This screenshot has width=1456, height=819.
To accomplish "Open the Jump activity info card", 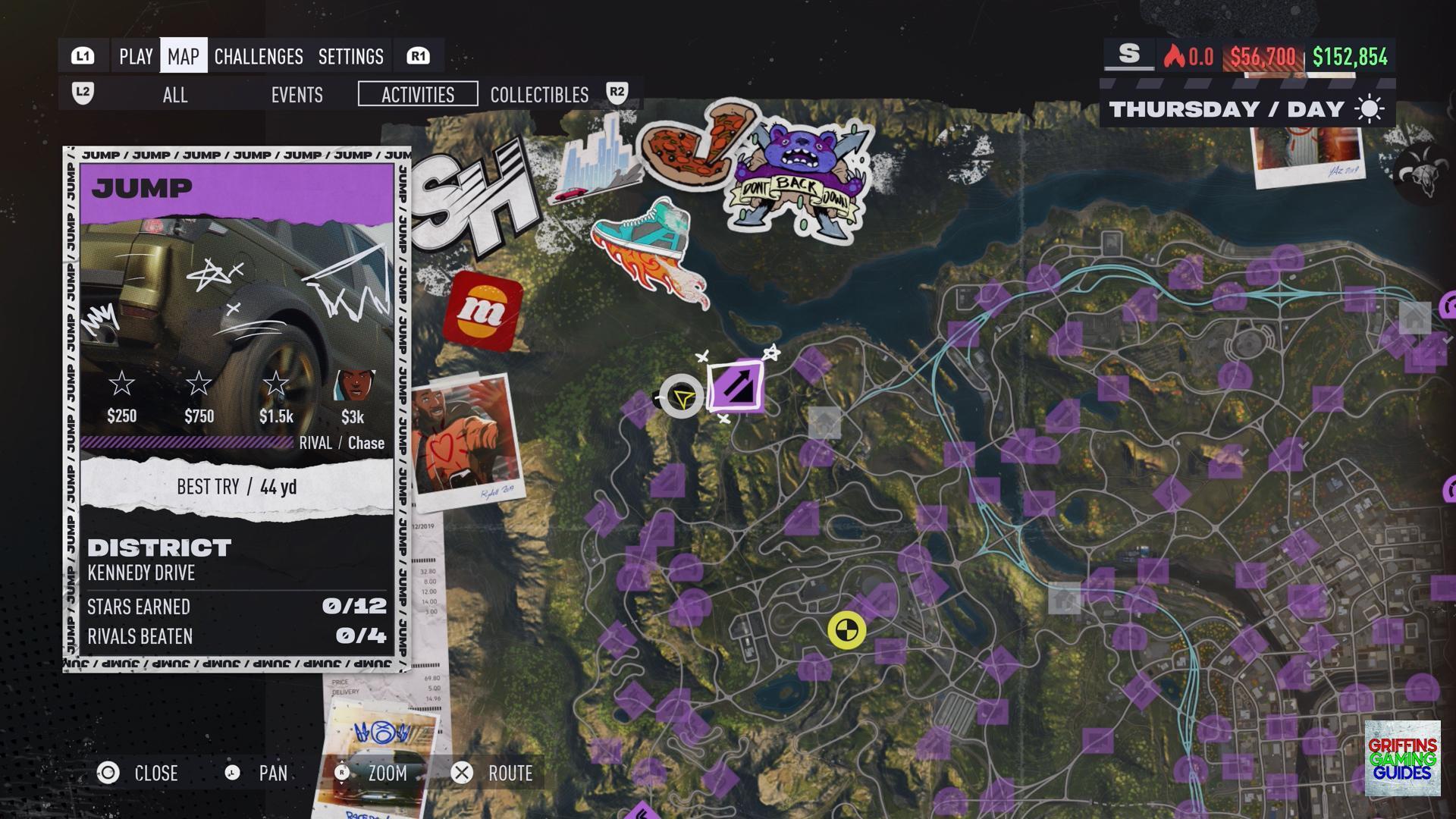I will tap(237, 409).
